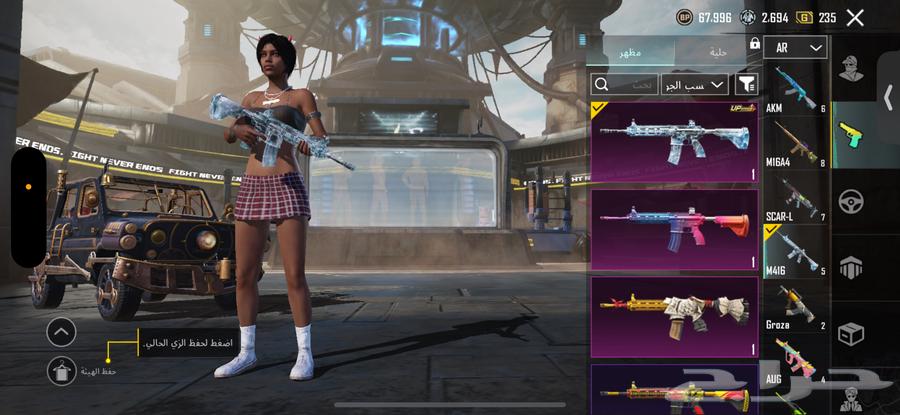
Task: Open the sort order dropdown
Action: click(694, 85)
